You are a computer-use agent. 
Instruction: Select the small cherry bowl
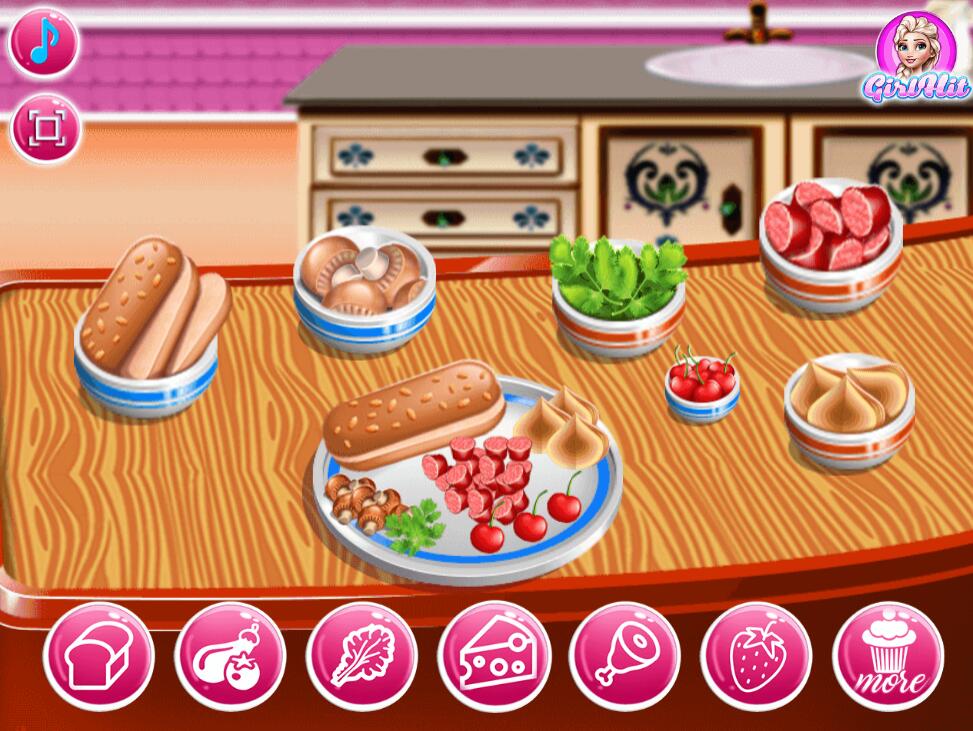tap(702, 385)
